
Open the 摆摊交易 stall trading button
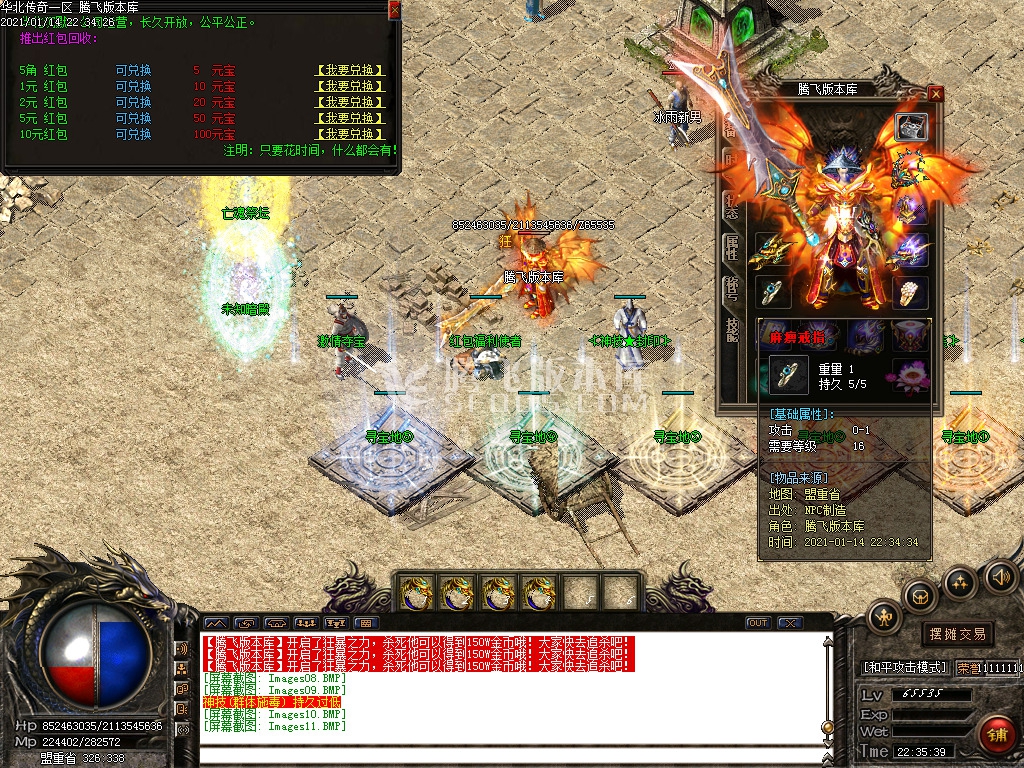point(957,633)
